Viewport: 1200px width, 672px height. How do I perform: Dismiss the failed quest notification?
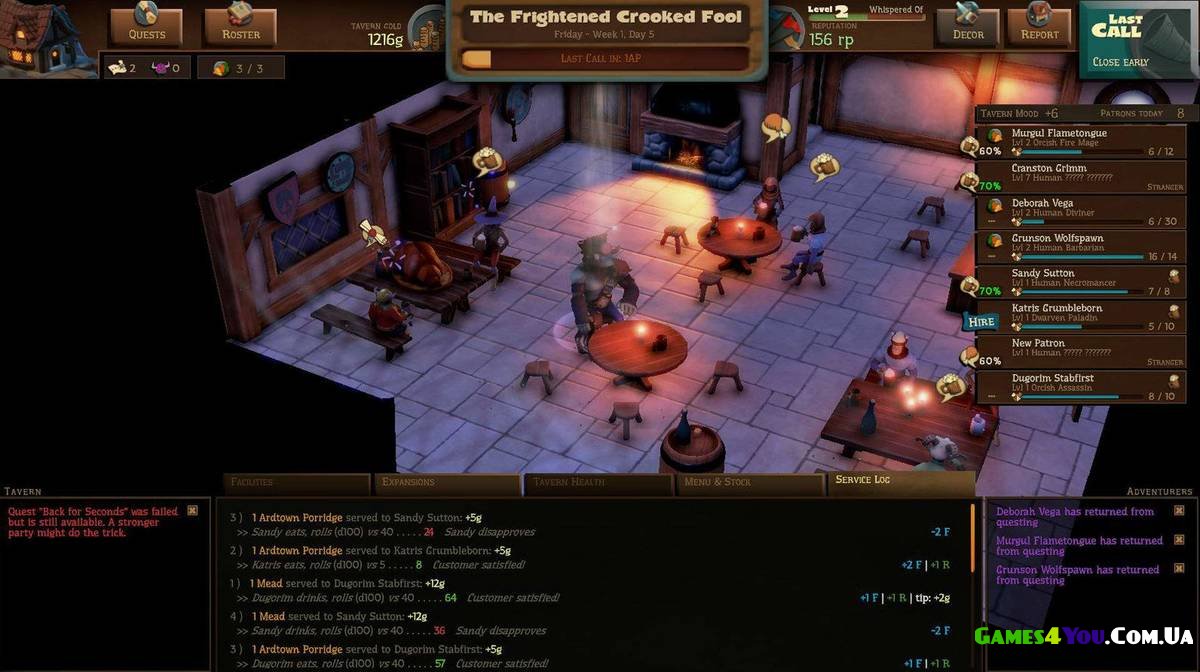coord(193,511)
